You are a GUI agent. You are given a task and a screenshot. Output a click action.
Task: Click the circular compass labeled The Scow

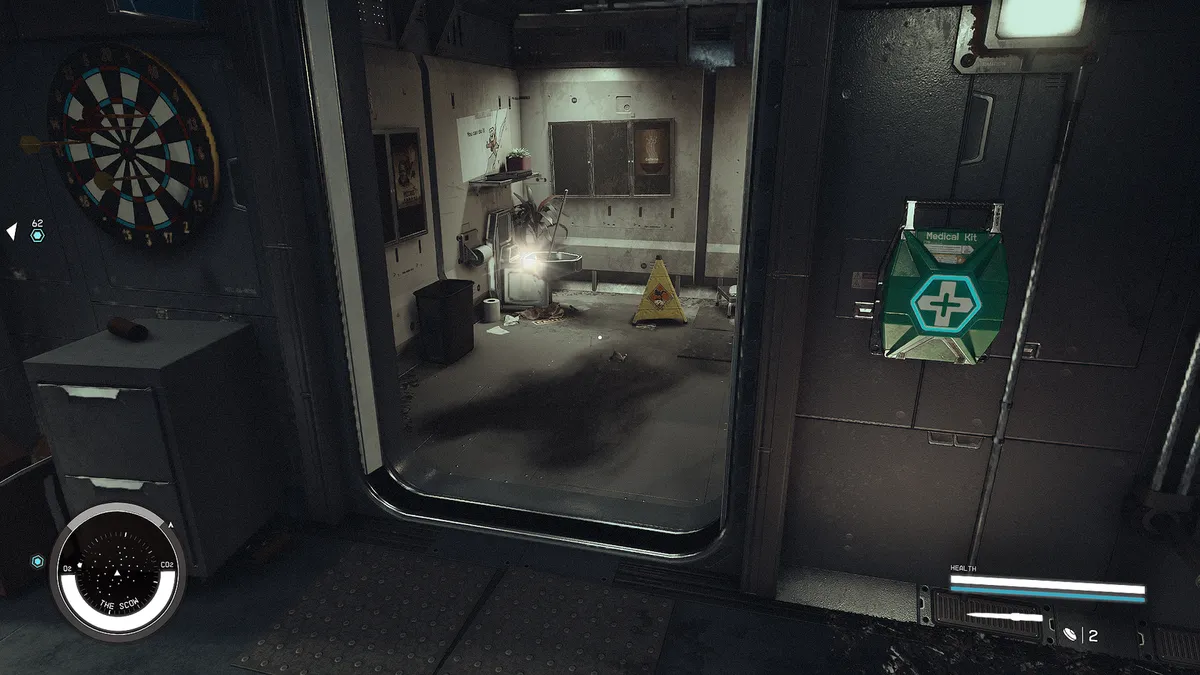(x=117, y=572)
